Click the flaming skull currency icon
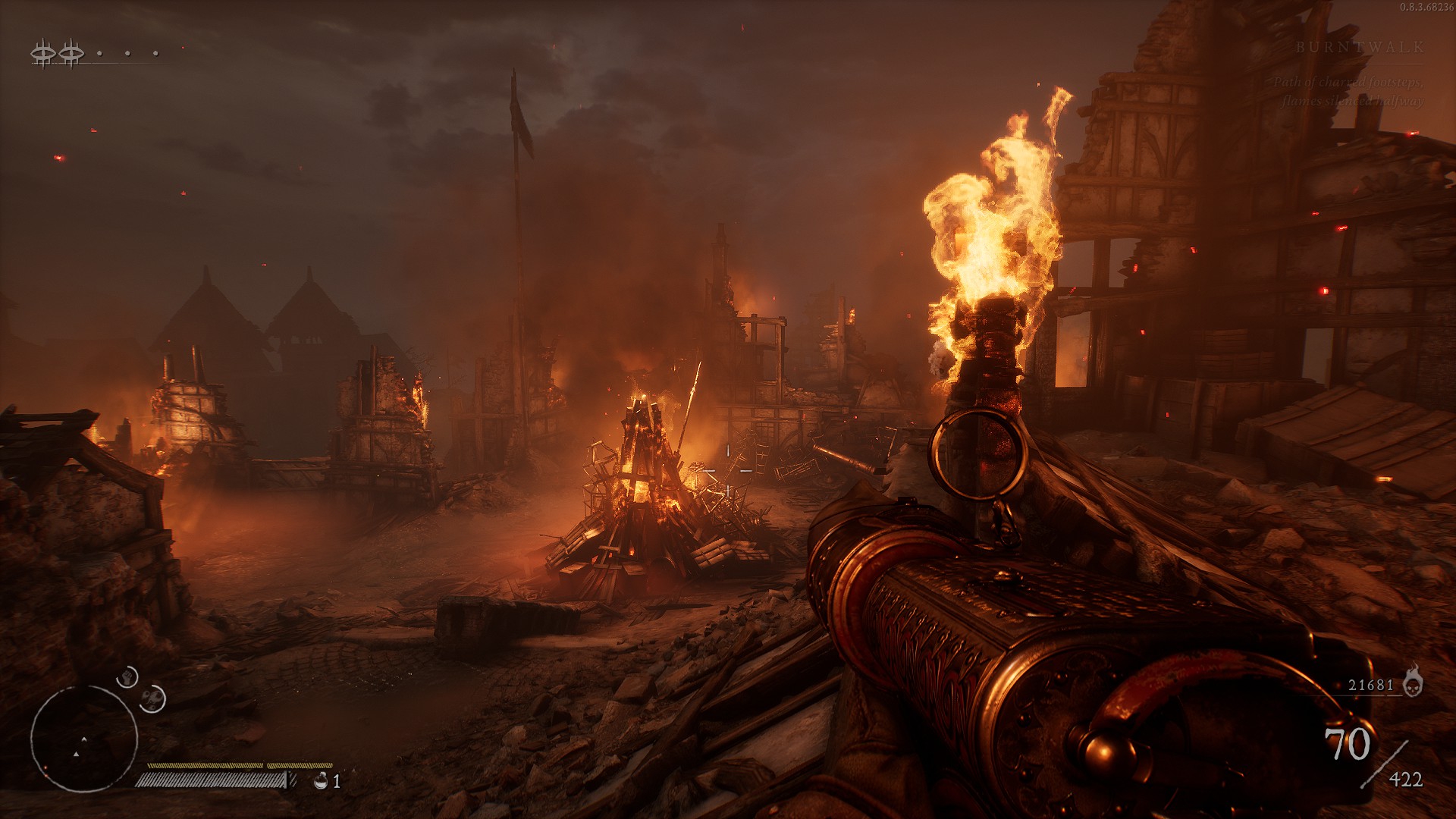This screenshot has height=819, width=1456. click(x=1412, y=682)
